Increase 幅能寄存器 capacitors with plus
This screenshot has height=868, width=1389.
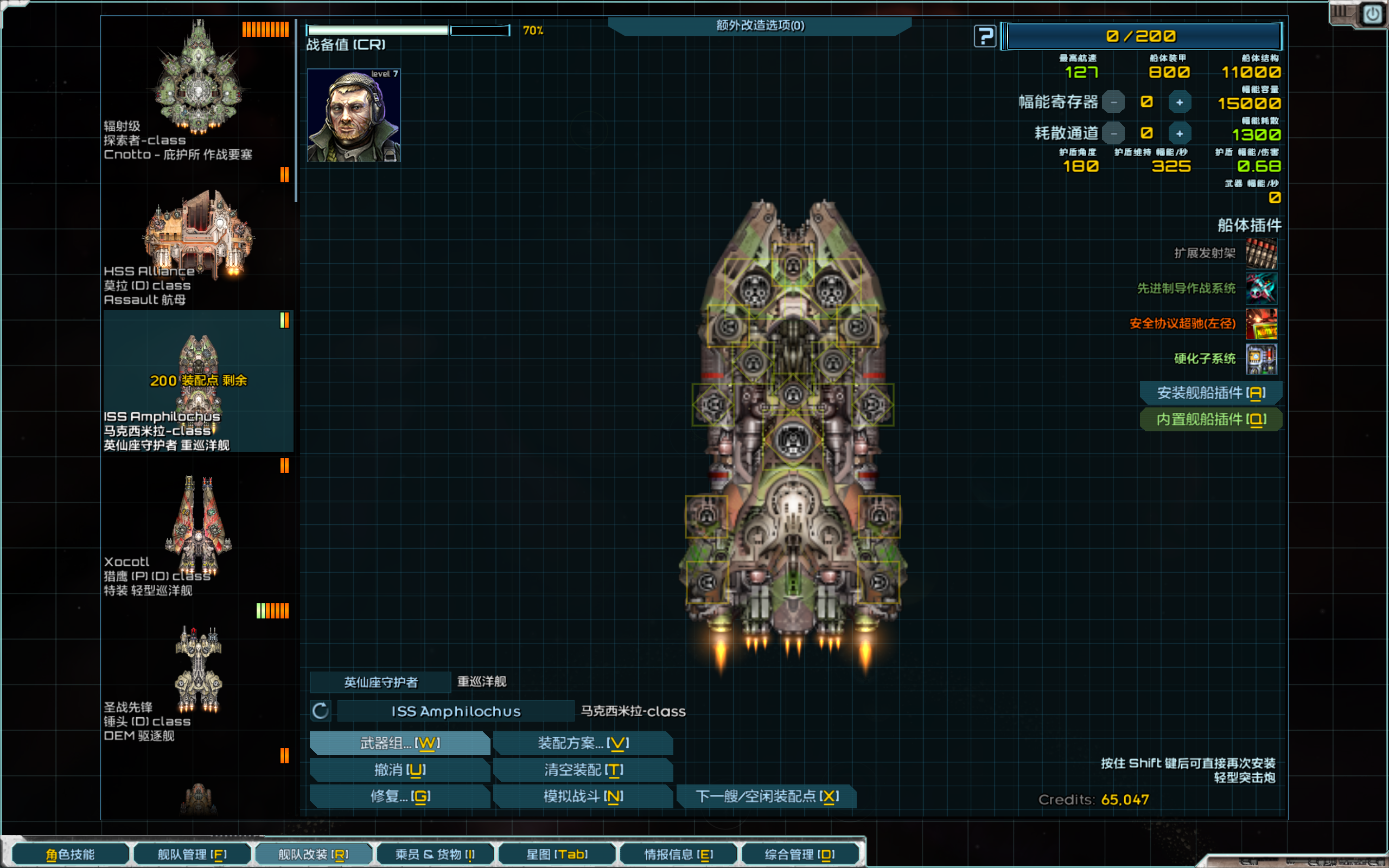click(x=1180, y=103)
